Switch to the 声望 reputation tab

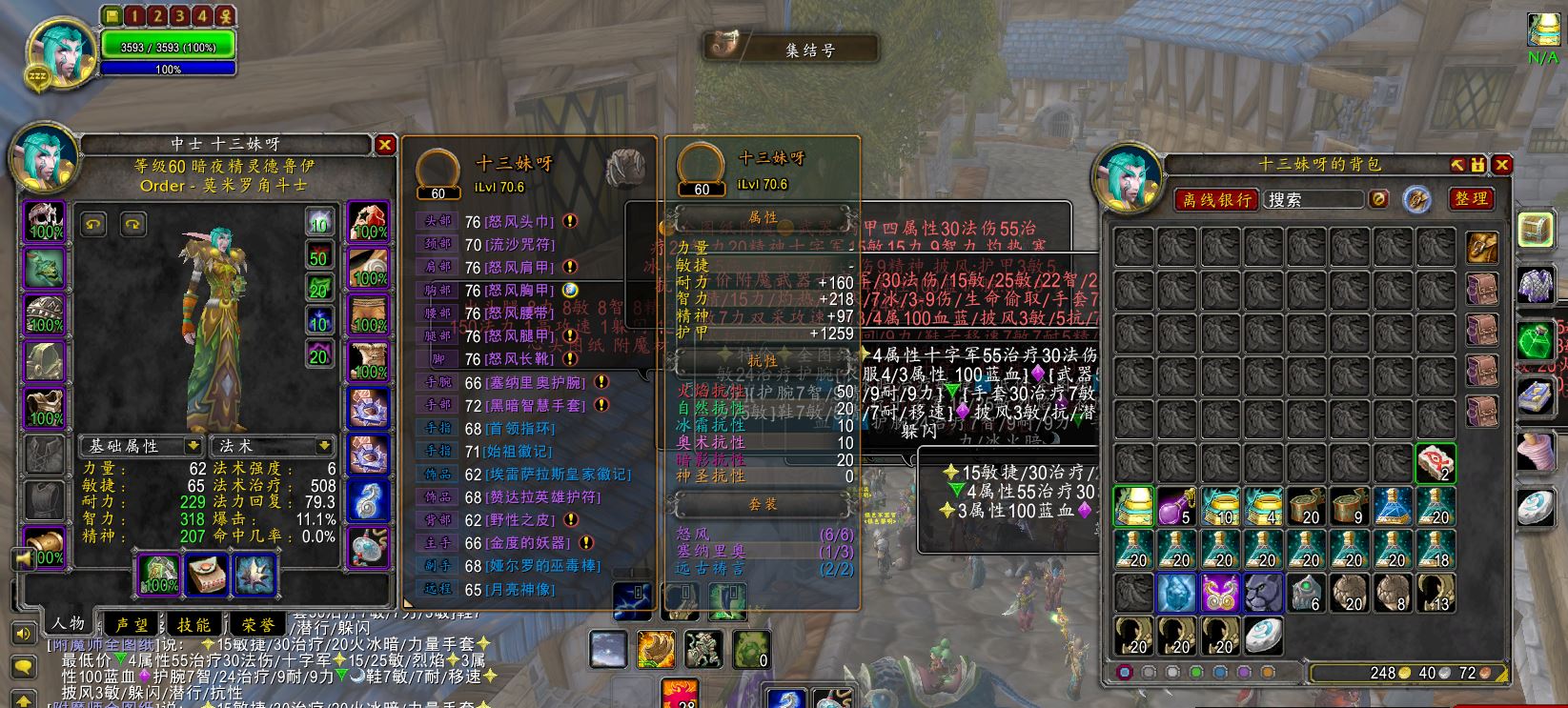point(132,624)
